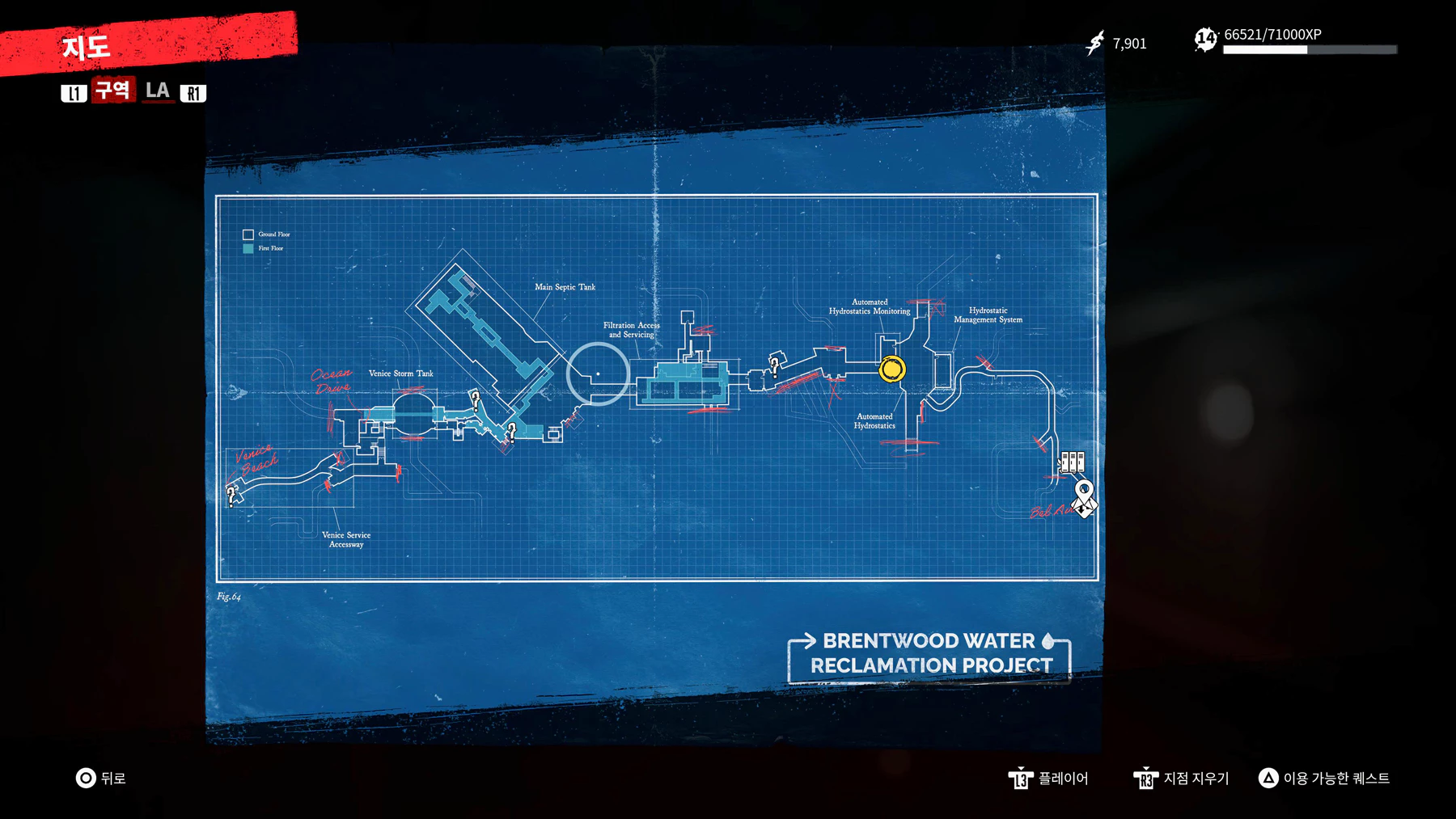This screenshot has height=819, width=1456.
Task: Click the First Floor legend entry
Action: tap(263, 248)
